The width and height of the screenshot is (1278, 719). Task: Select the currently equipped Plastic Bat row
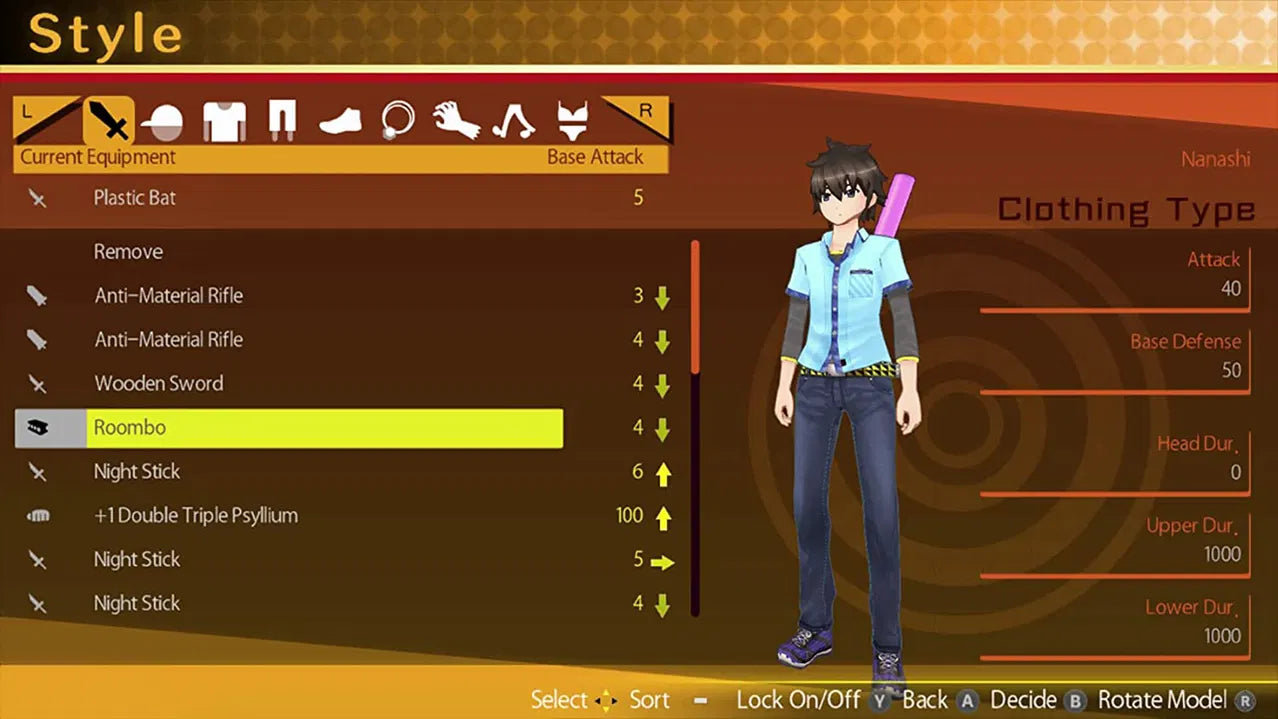(134, 198)
